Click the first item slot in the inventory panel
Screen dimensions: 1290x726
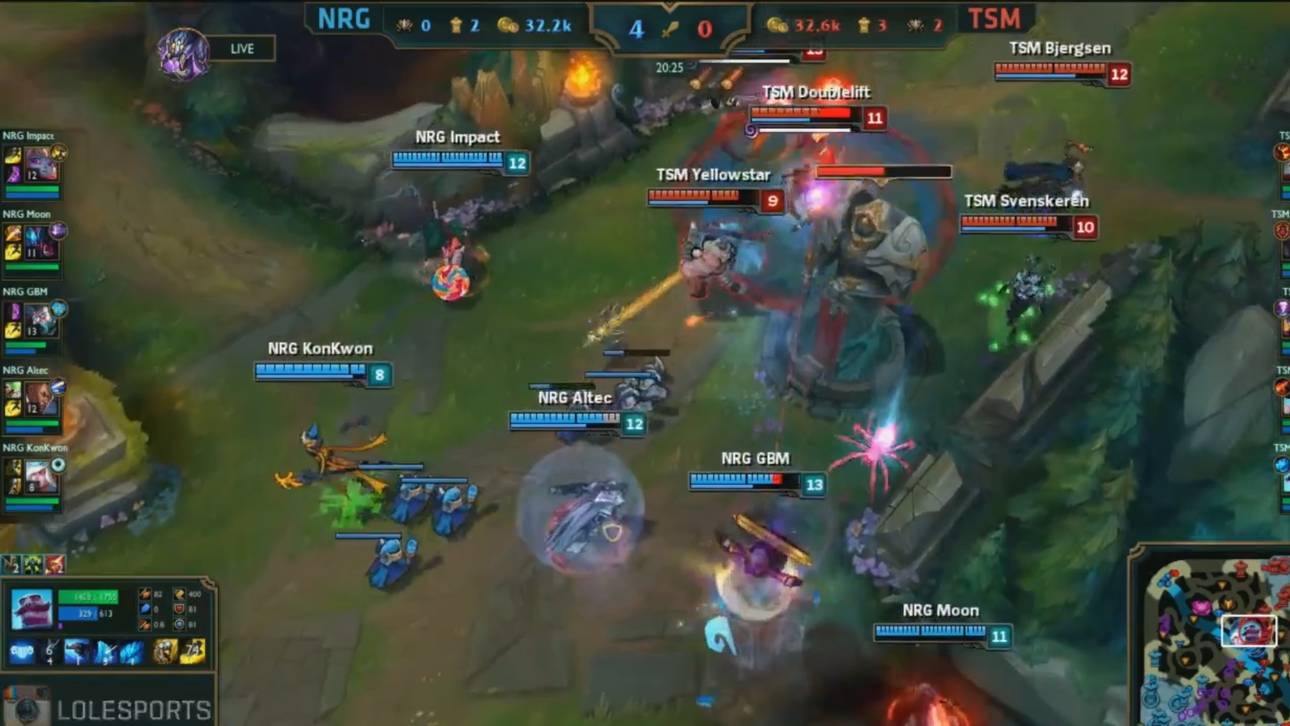20,651
